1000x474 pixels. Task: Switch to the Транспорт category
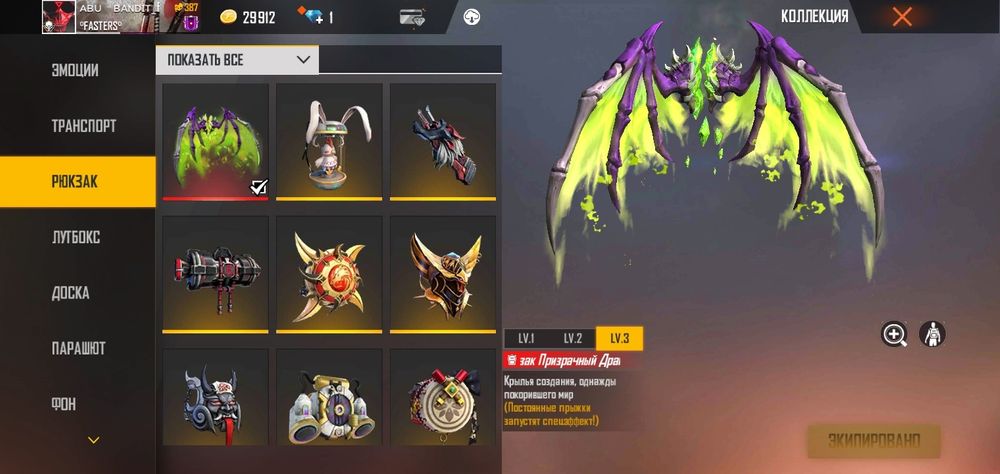pyautogui.click(x=84, y=127)
